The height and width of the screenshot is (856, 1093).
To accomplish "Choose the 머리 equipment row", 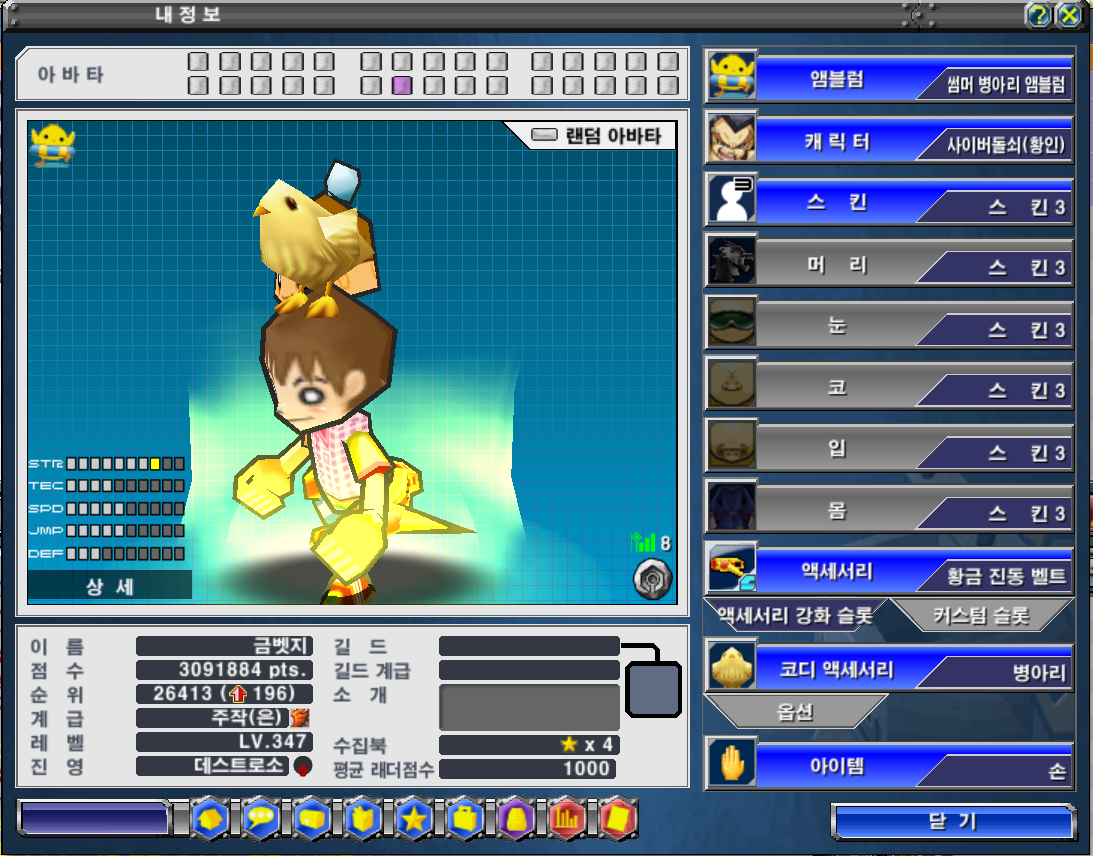I will coord(888,265).
